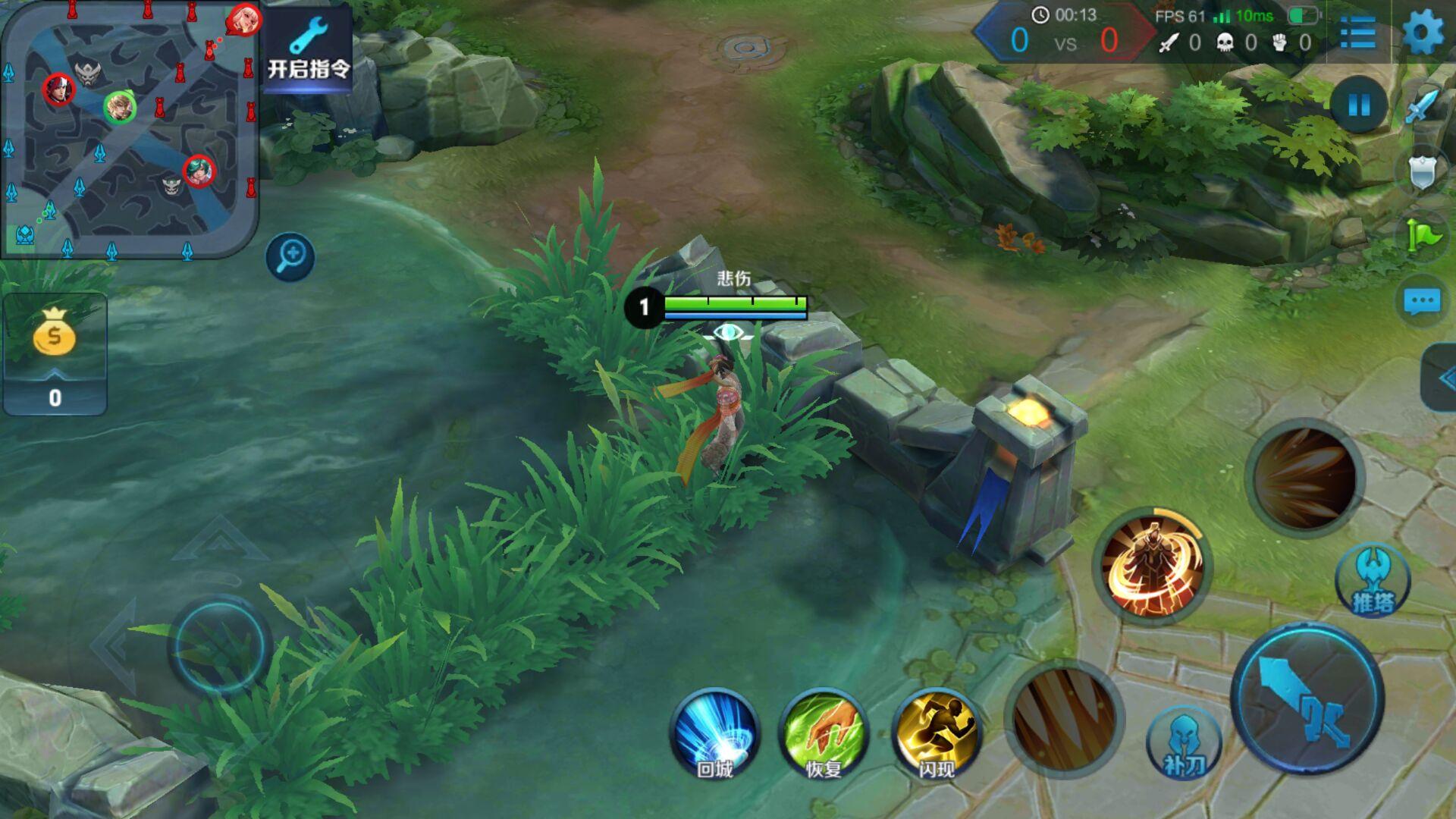Use the 回城 recall skill
Viewport: 1456px width, 819px height.
click(714, 733)
